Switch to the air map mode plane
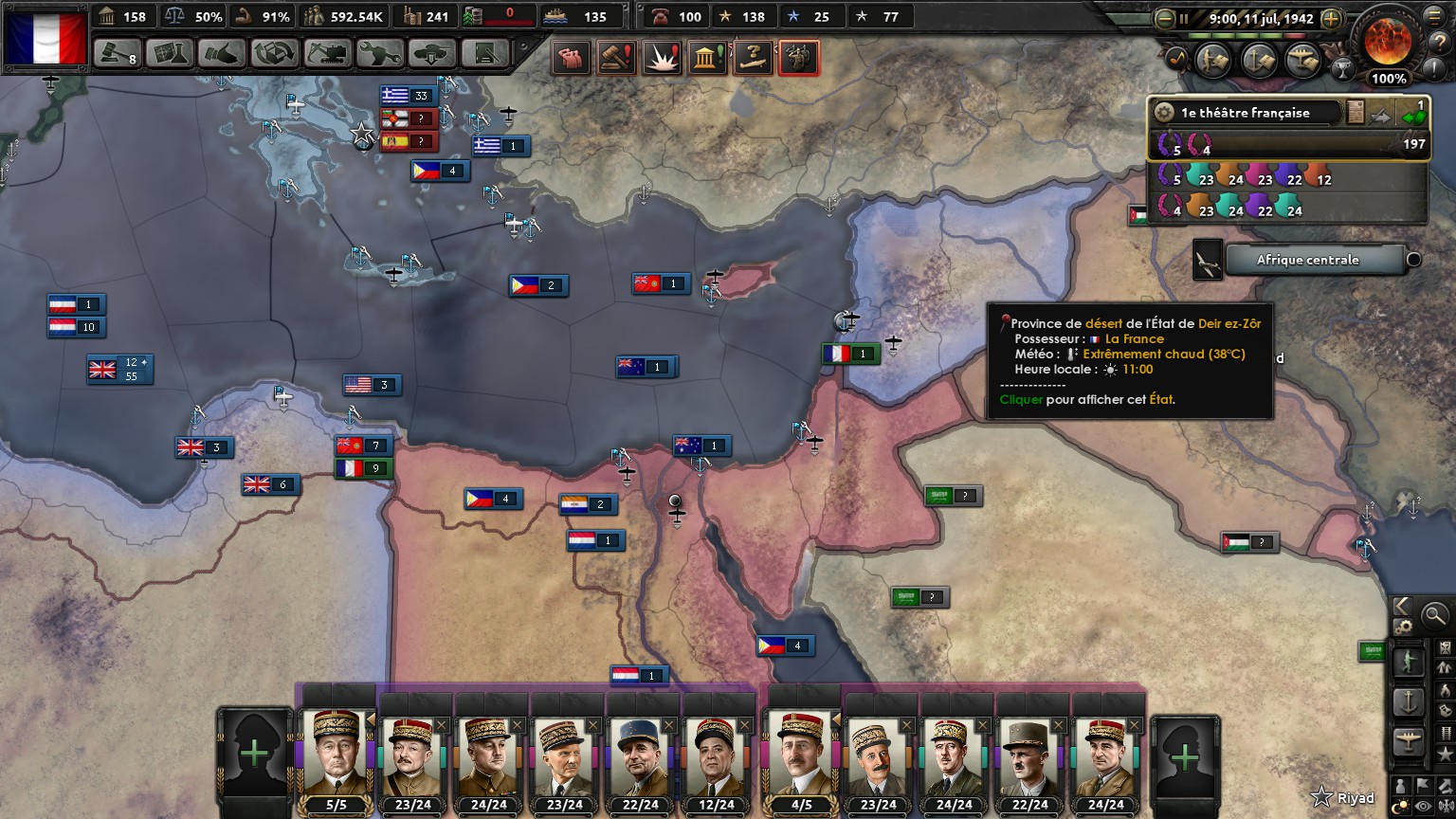This screenshot has width=1456, height=819. point(1408,741)
